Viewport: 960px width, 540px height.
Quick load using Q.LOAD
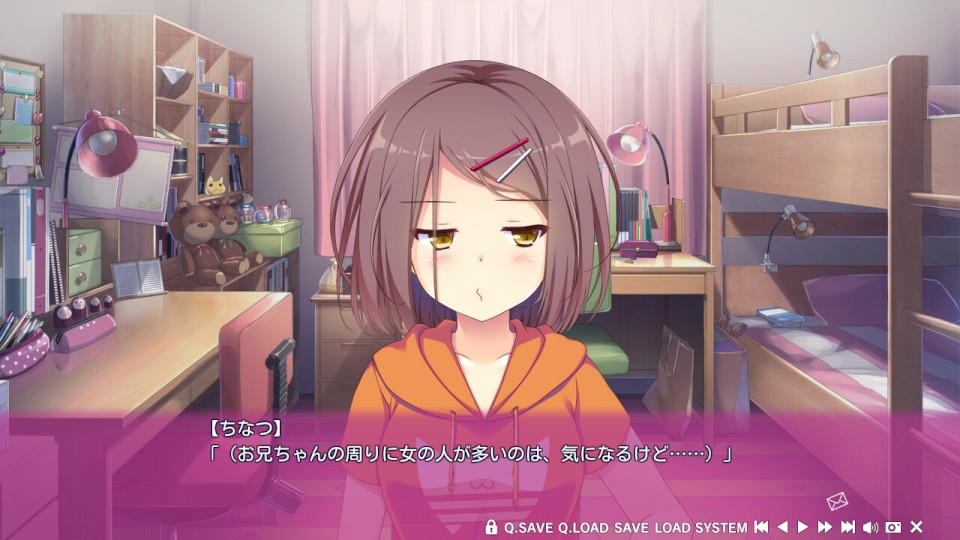[583, 527]
